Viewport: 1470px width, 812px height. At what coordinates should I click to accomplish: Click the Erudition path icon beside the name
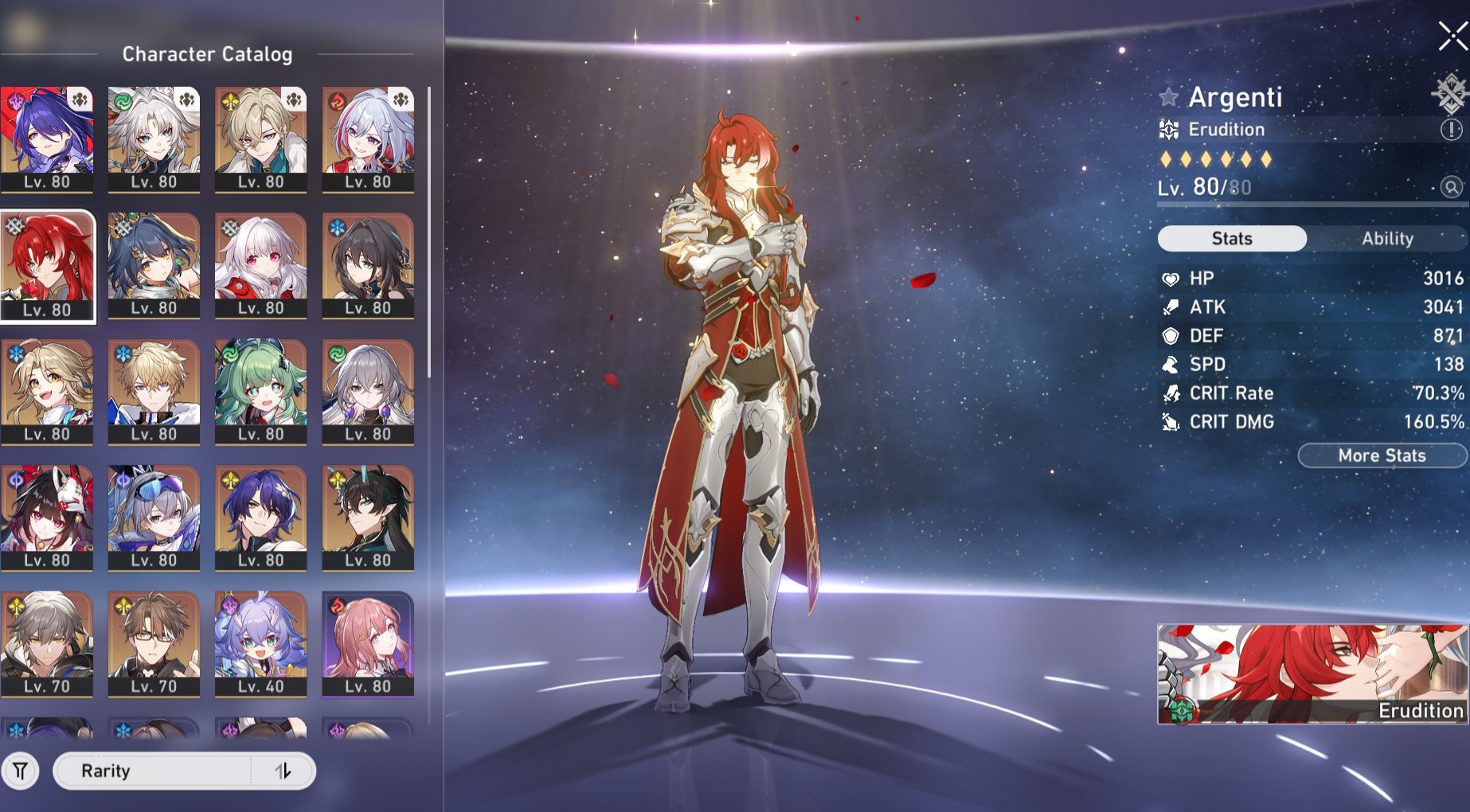[x=1168, y=128]
